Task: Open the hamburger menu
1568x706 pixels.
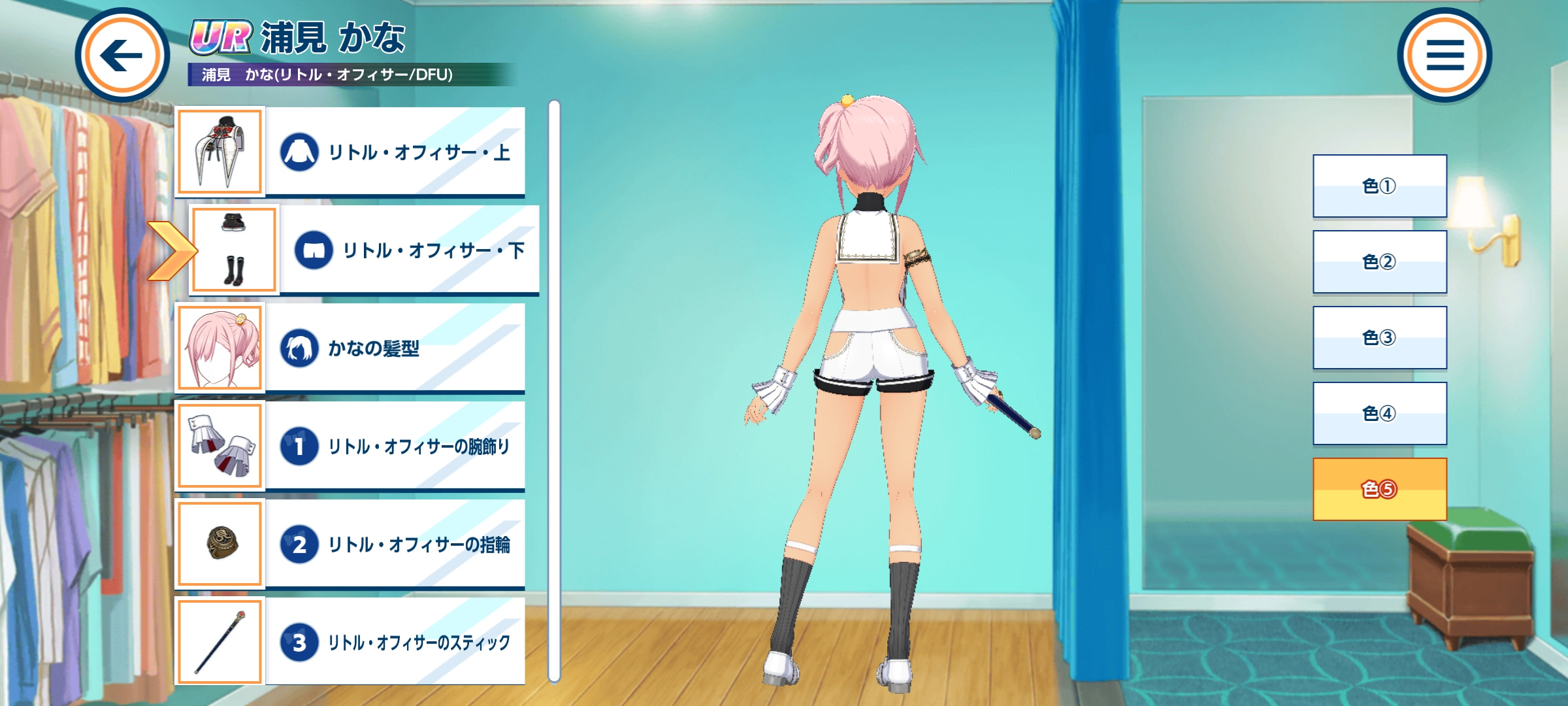Action: click(x=1445, y=55)
